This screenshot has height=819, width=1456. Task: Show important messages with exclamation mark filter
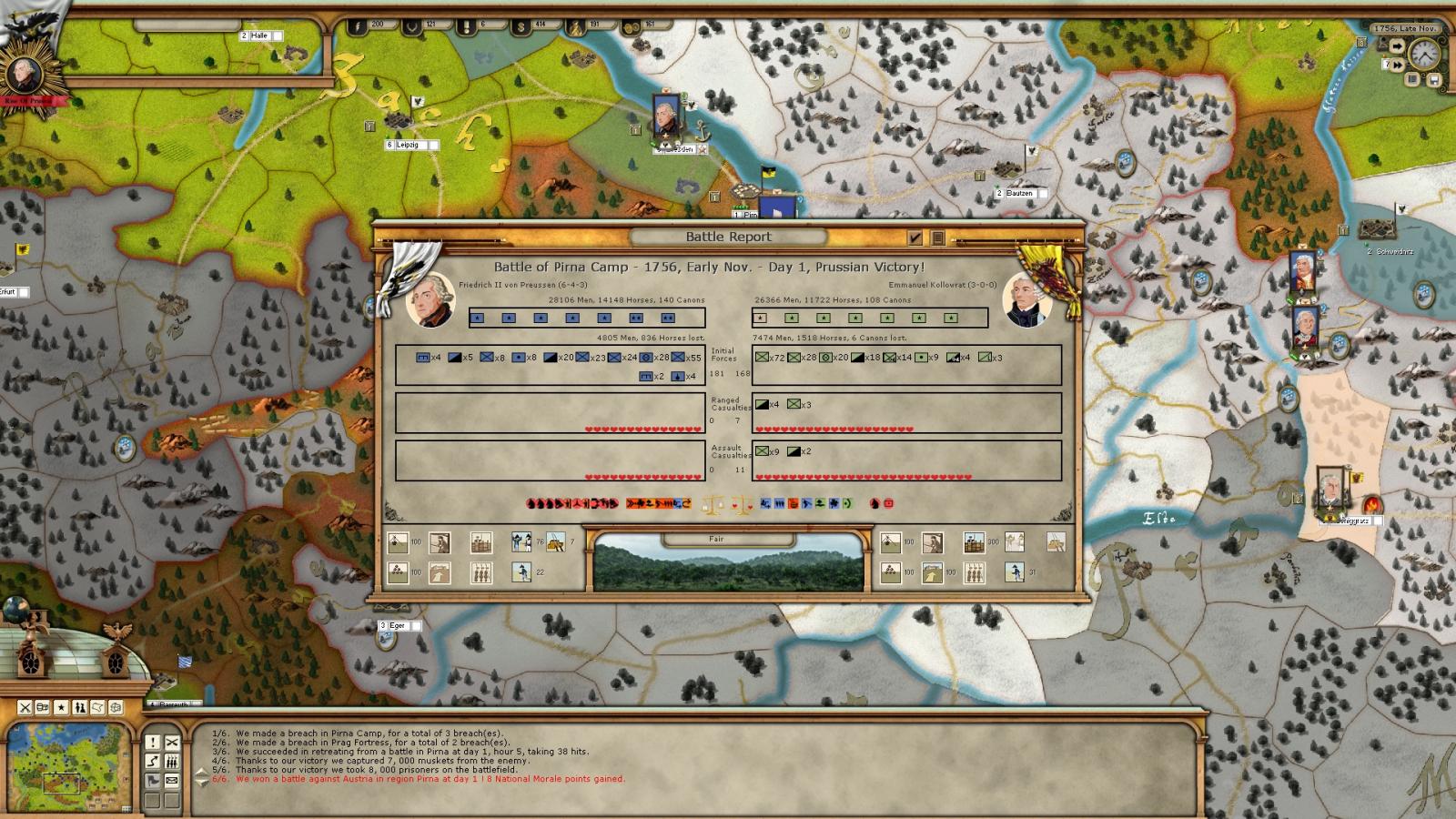pyautogui.click(x=152, y=743)
